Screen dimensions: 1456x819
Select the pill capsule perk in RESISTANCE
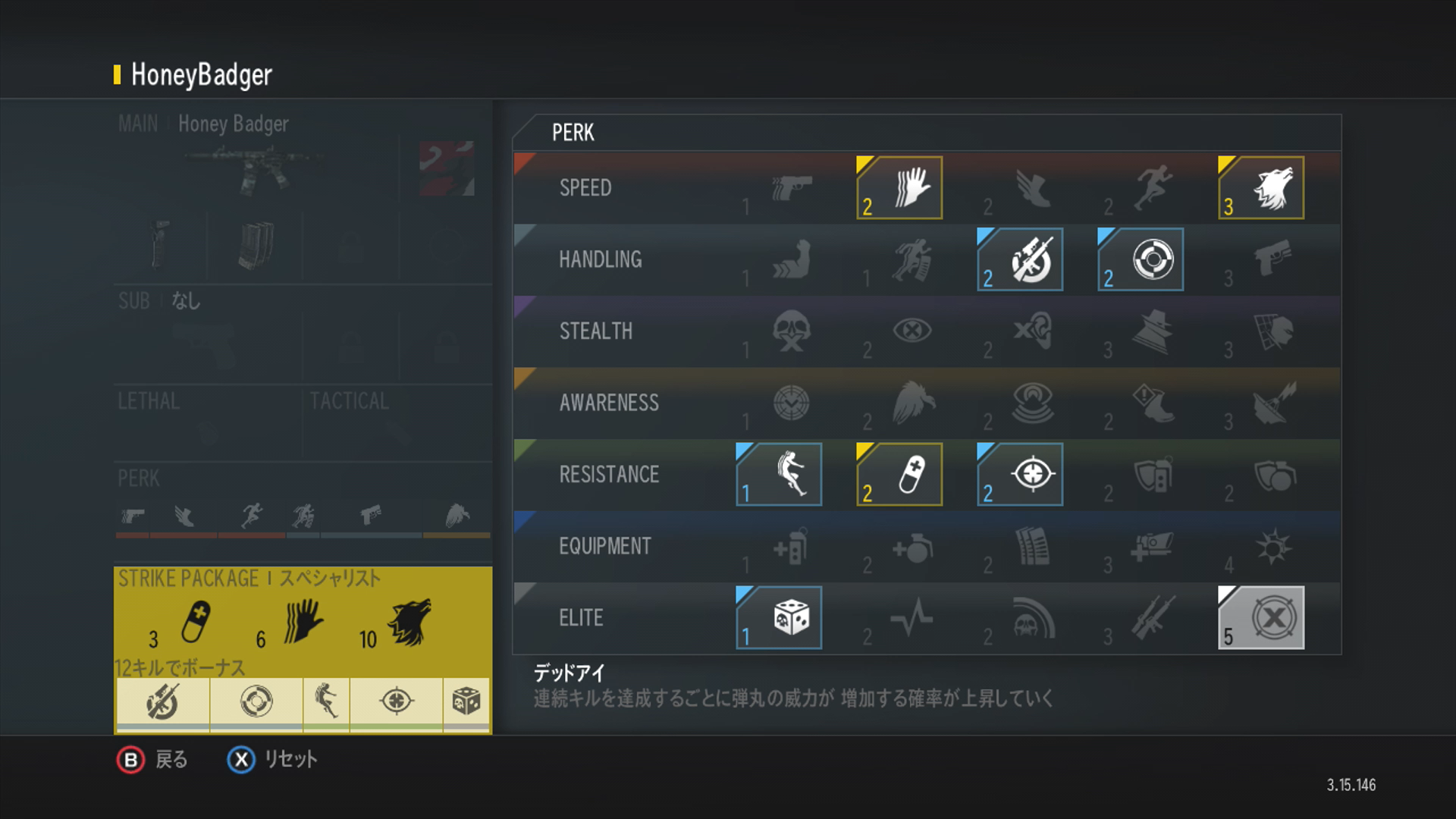click(899, 475)
